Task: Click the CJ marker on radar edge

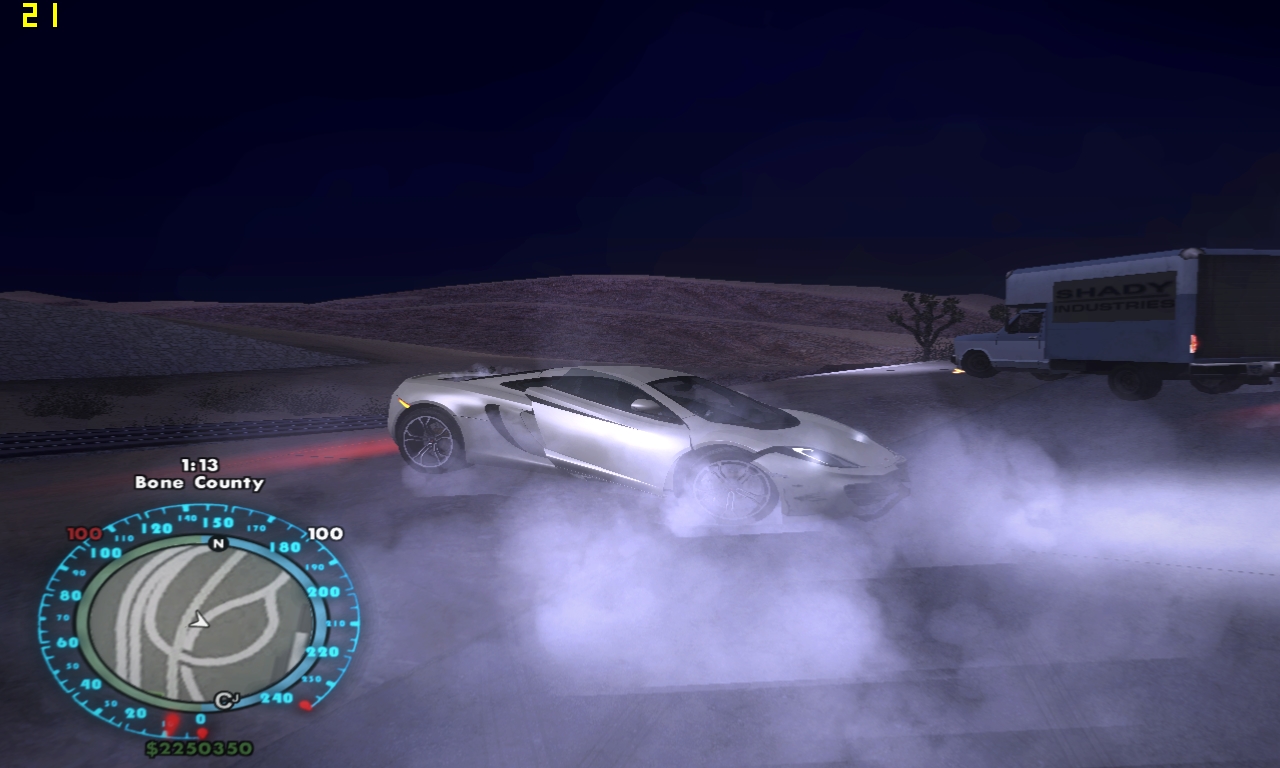Action: tap(226, 700)
